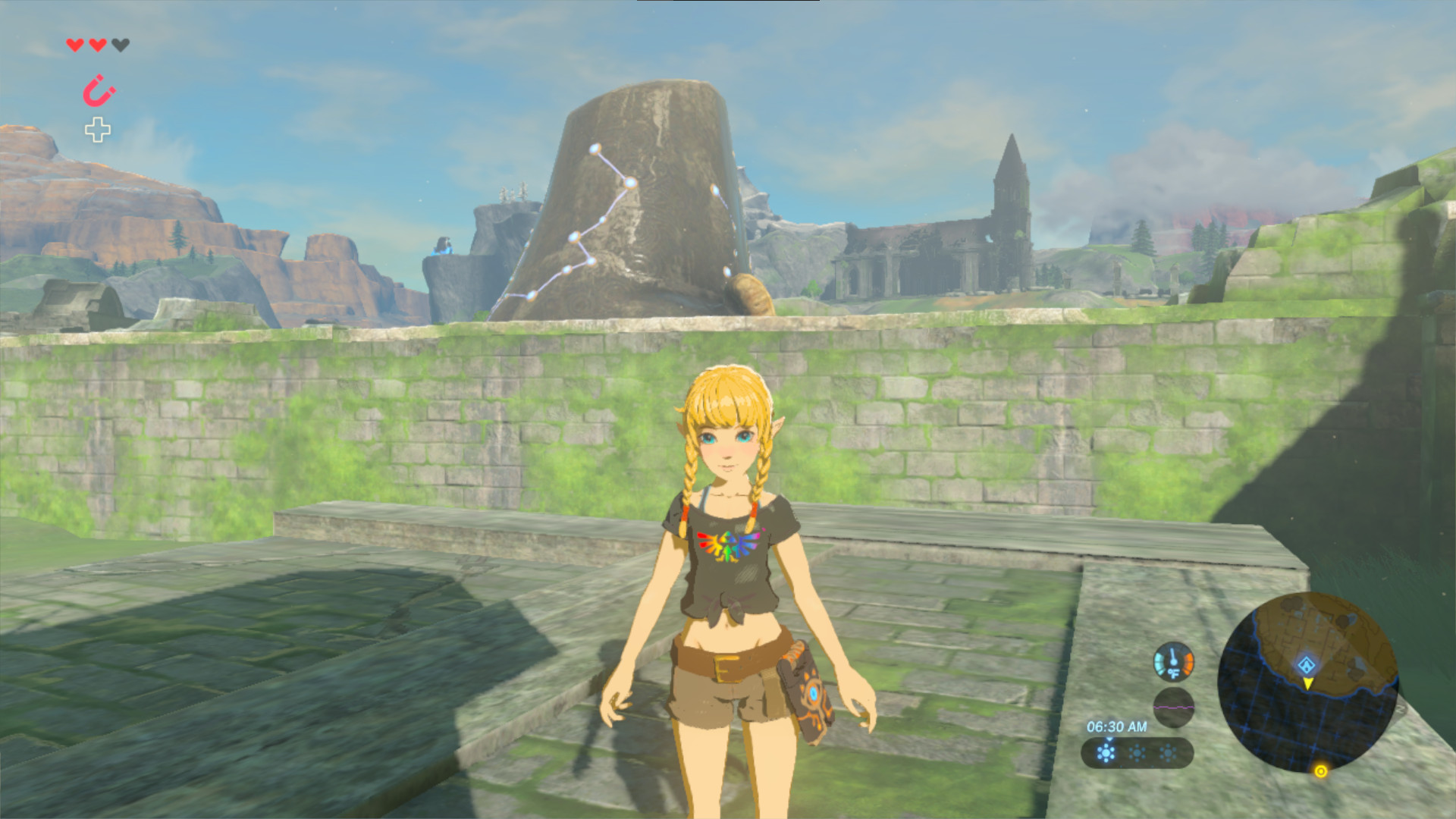Screen dimensions: 1456x819
Task: Click the darkened empty heart container
Action: pos(121,45)
